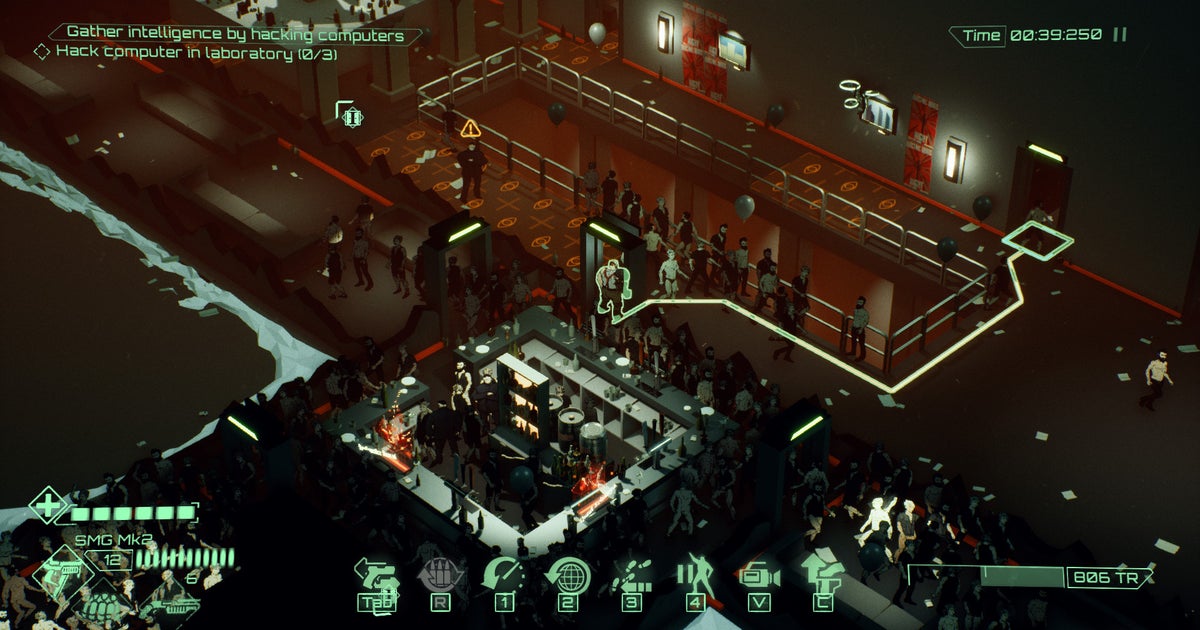Viewport: 1200px width, 630px height.
Task: Select the SMG Mk2 weapon slot
Action: point(62,573)
